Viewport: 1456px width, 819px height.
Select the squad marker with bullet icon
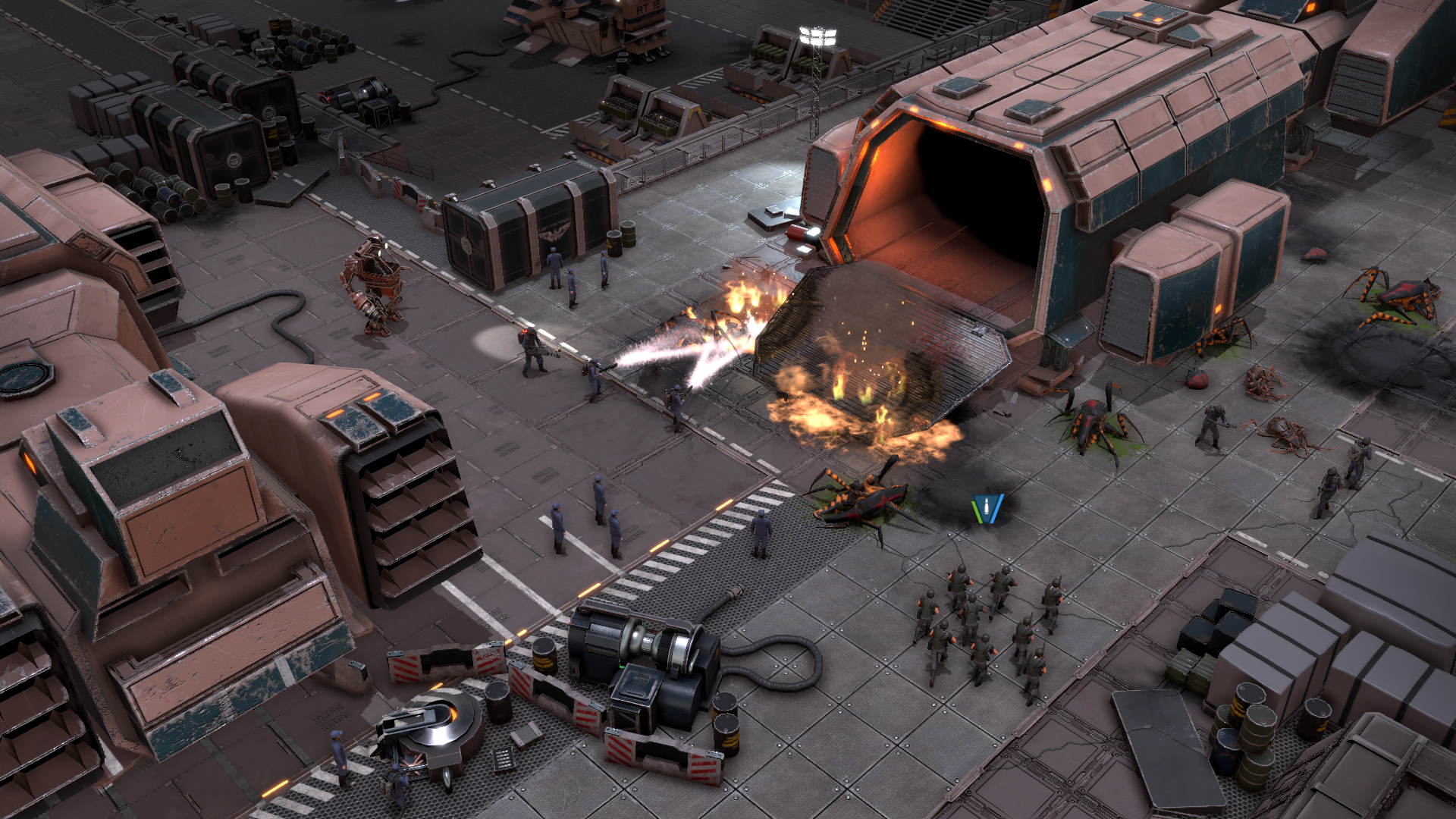987,509
